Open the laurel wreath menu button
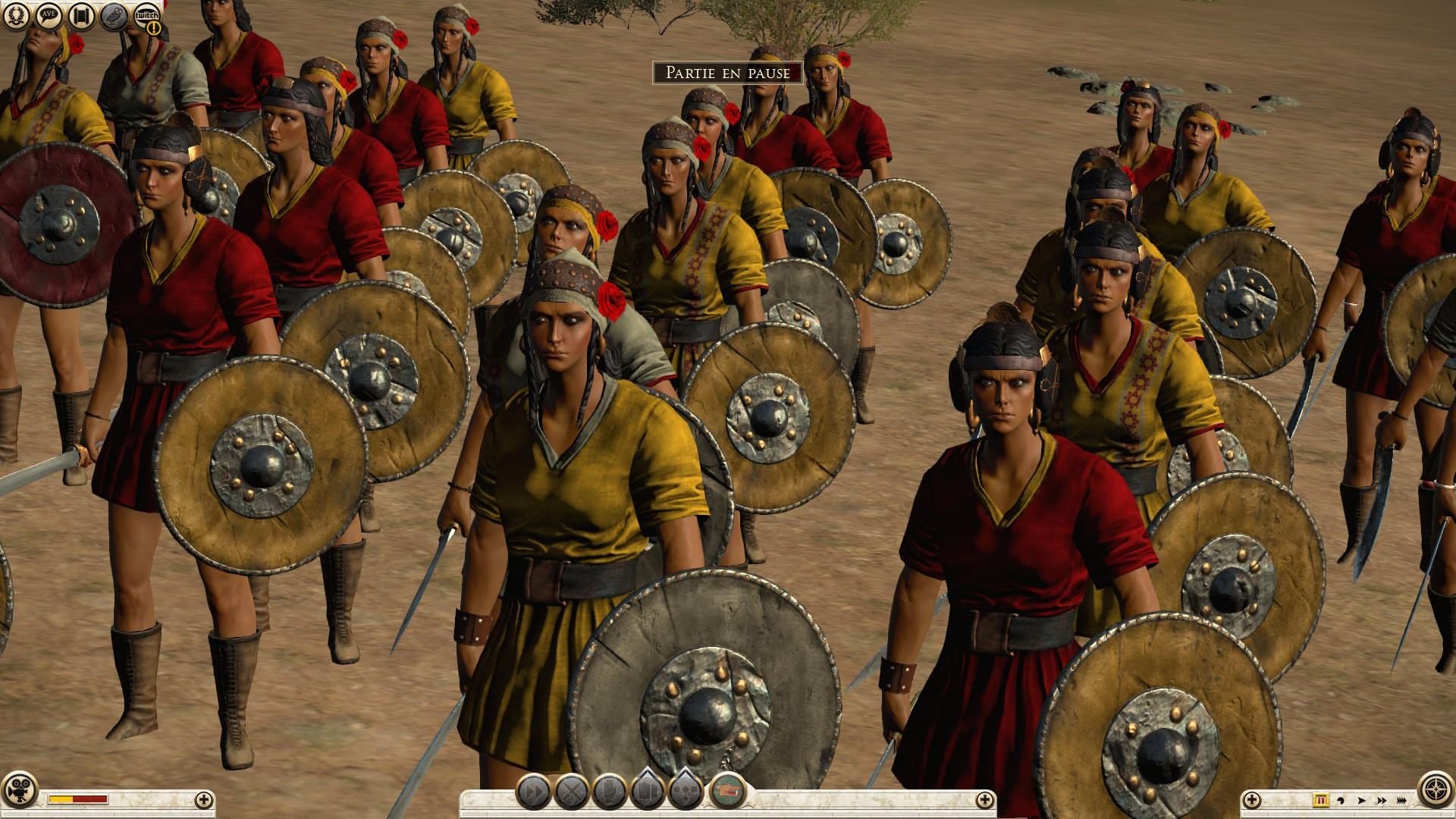 pos(16,16)
